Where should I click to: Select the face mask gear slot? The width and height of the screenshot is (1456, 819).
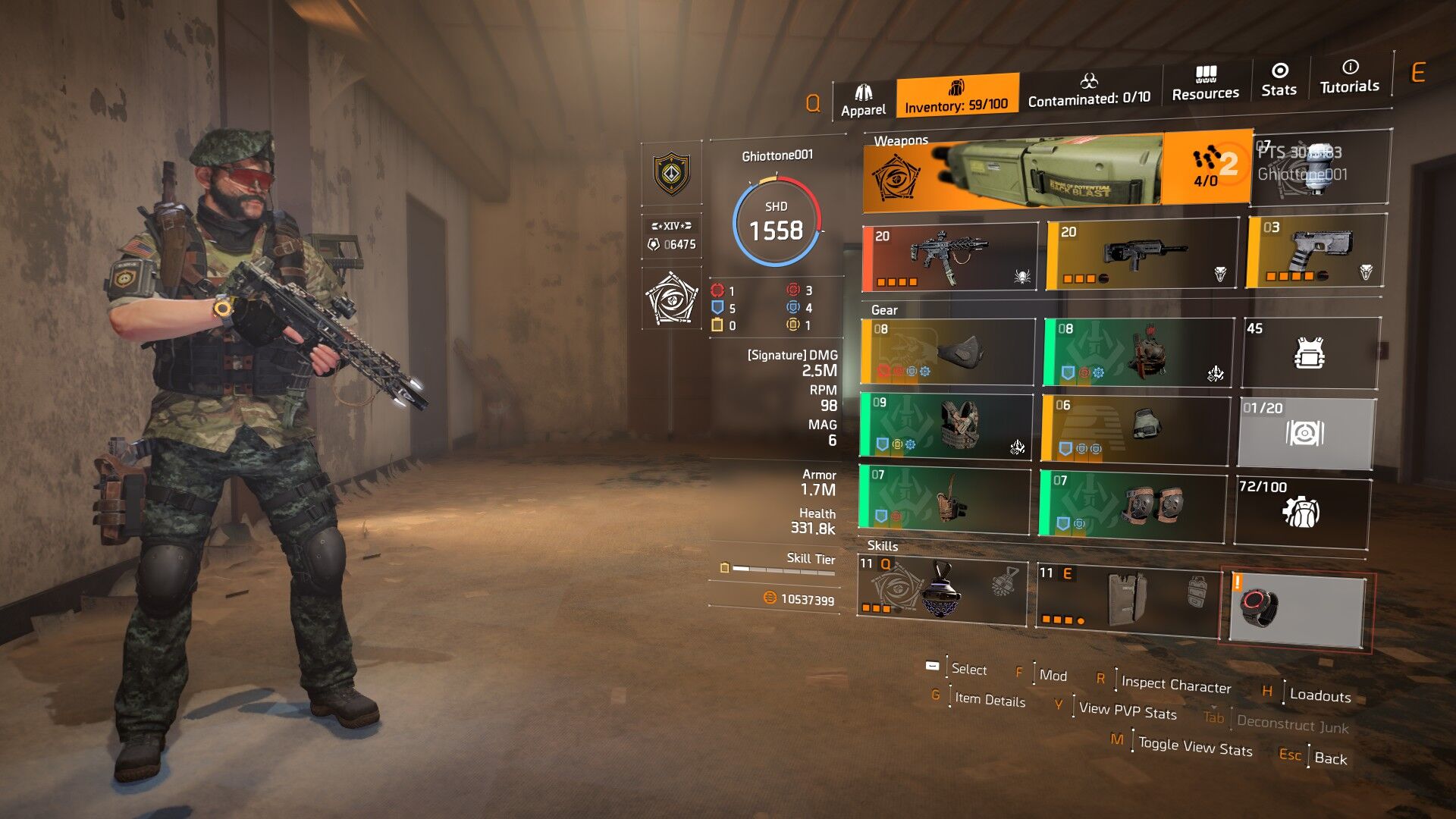pyautogui.click(x=948, y=352)
